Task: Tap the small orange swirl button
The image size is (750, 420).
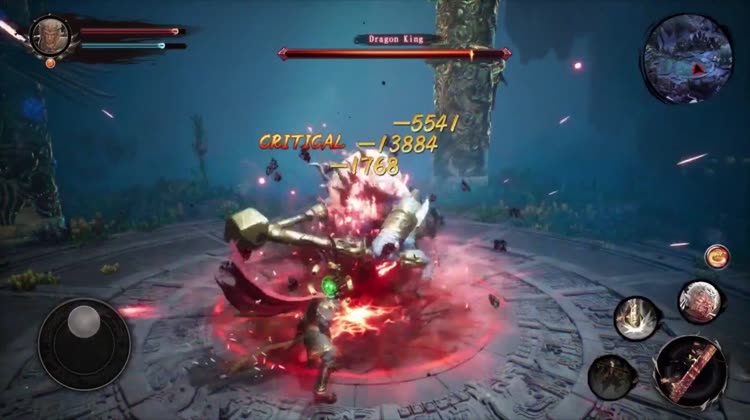Action: tap(716, 256)
